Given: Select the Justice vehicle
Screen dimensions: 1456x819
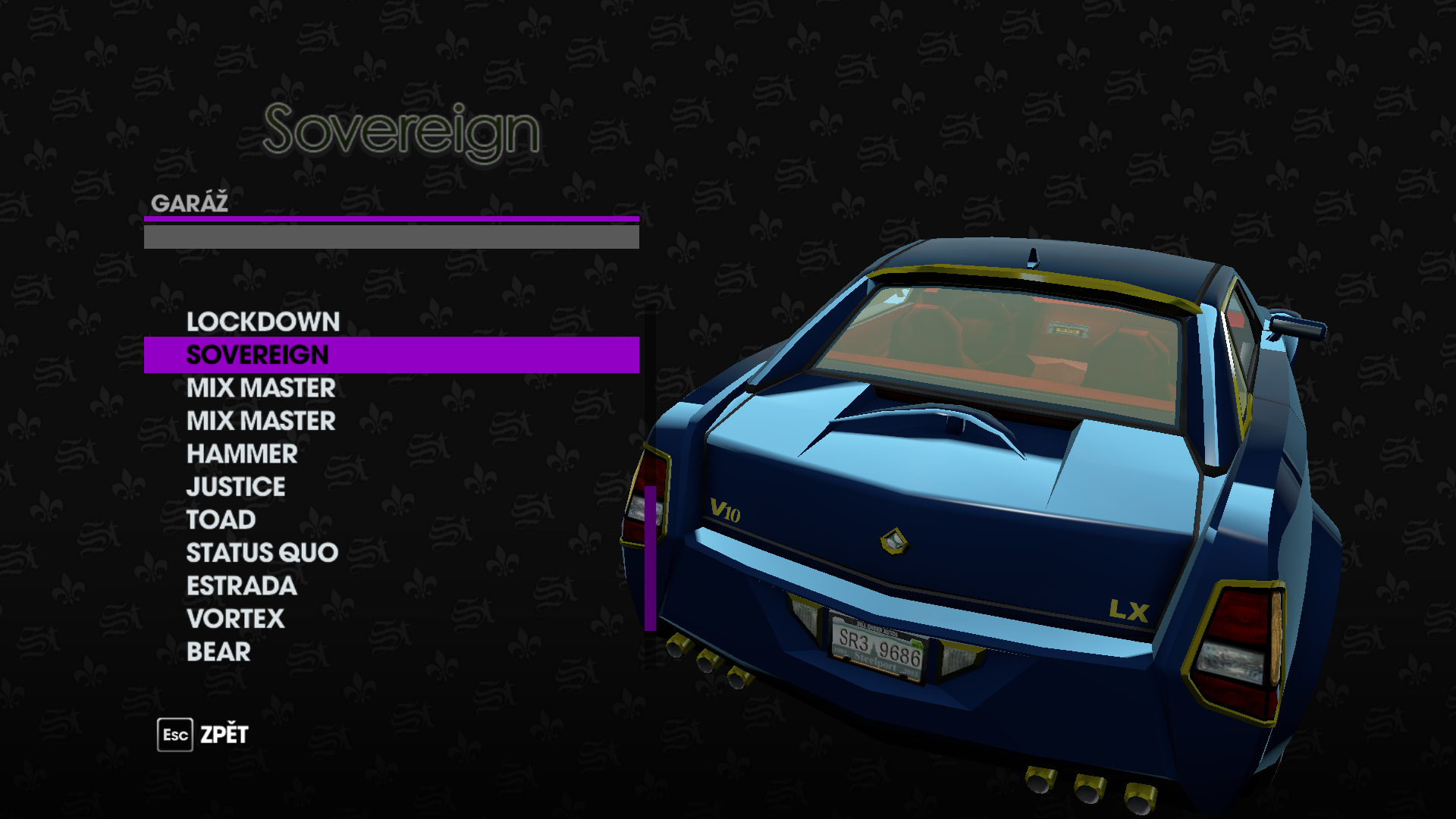Looking at the screenshot, I should click(236, 487).
